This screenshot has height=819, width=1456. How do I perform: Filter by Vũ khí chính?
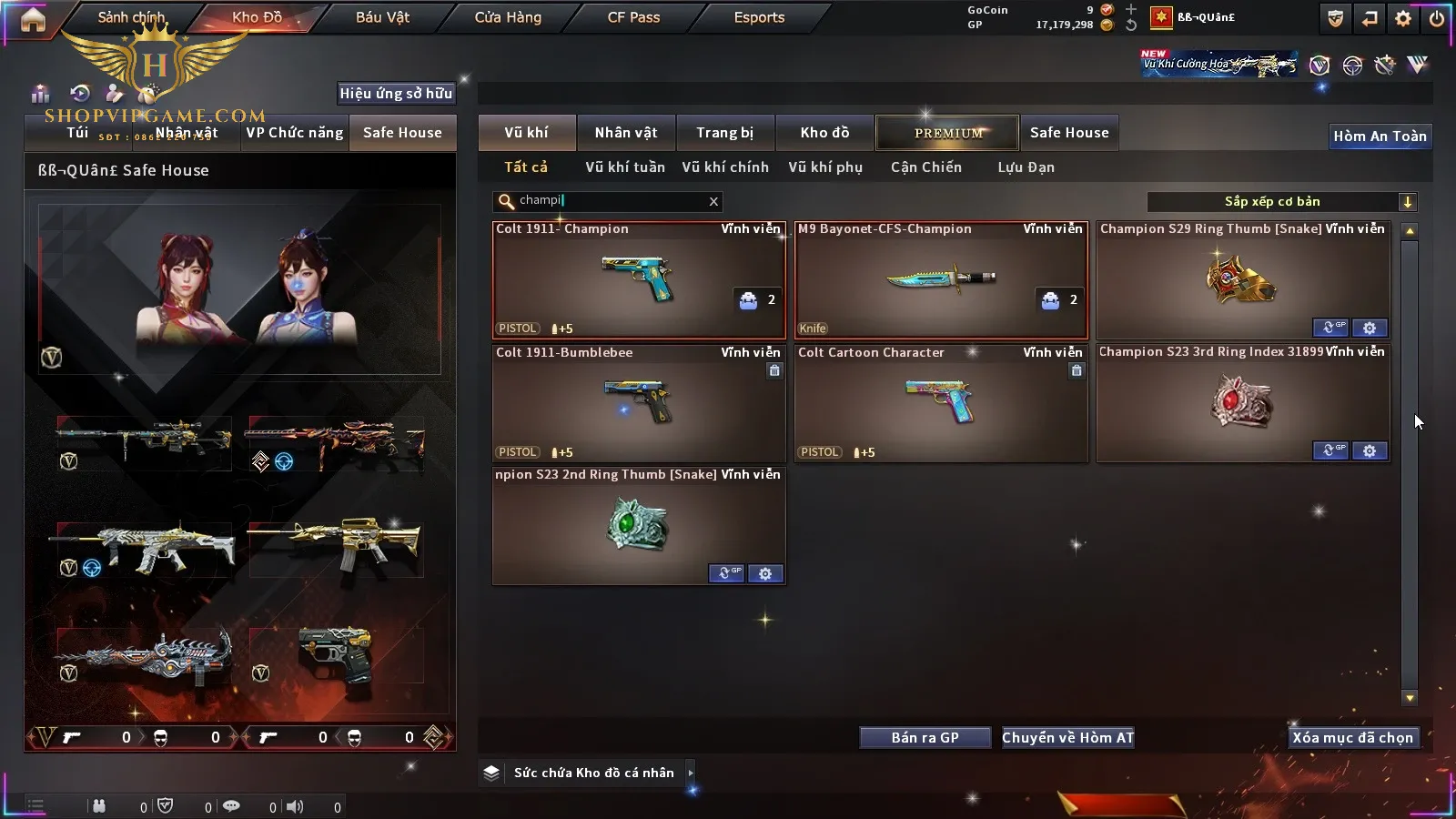coord(725,167)
